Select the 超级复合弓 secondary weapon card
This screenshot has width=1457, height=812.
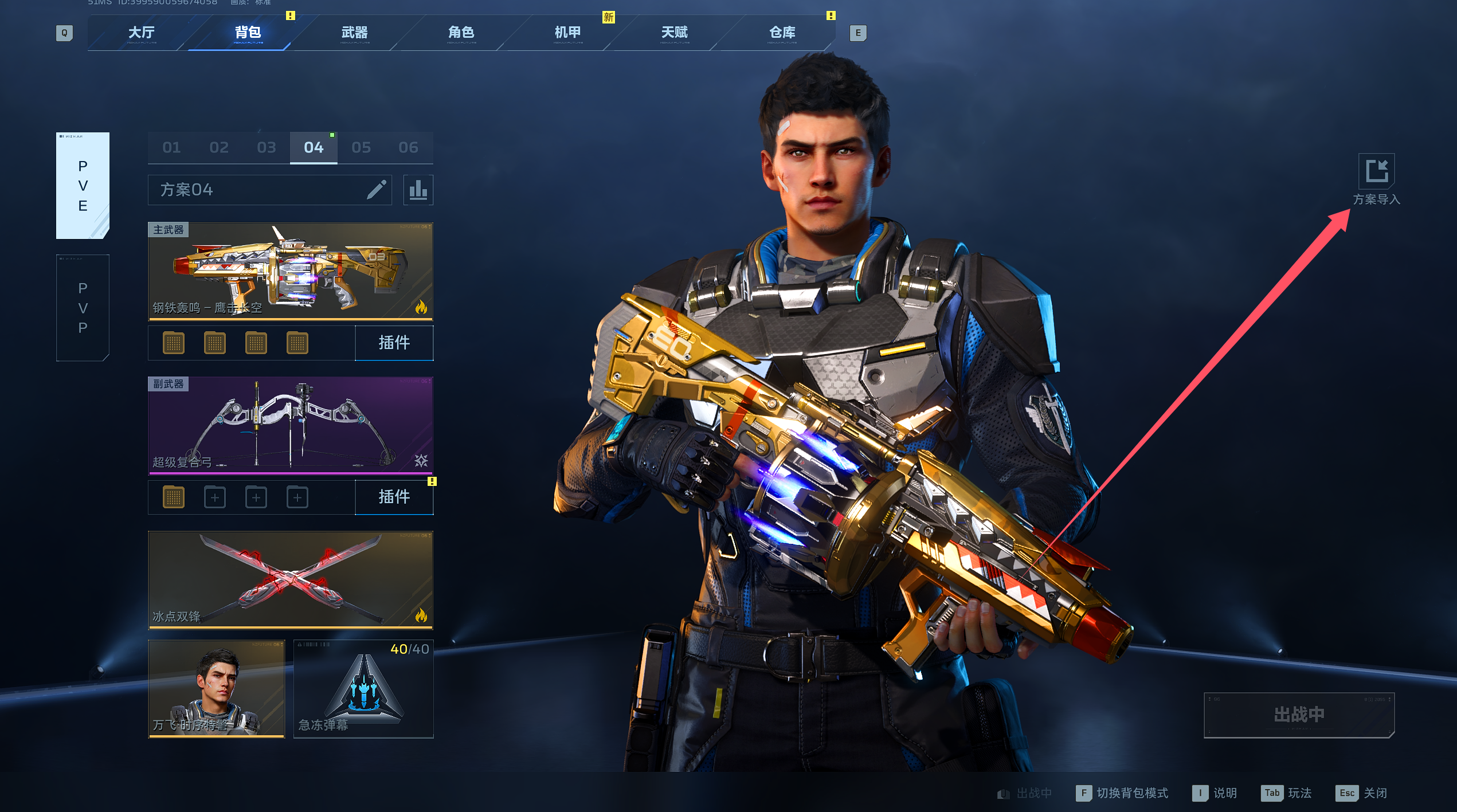[x=291, y=425]
